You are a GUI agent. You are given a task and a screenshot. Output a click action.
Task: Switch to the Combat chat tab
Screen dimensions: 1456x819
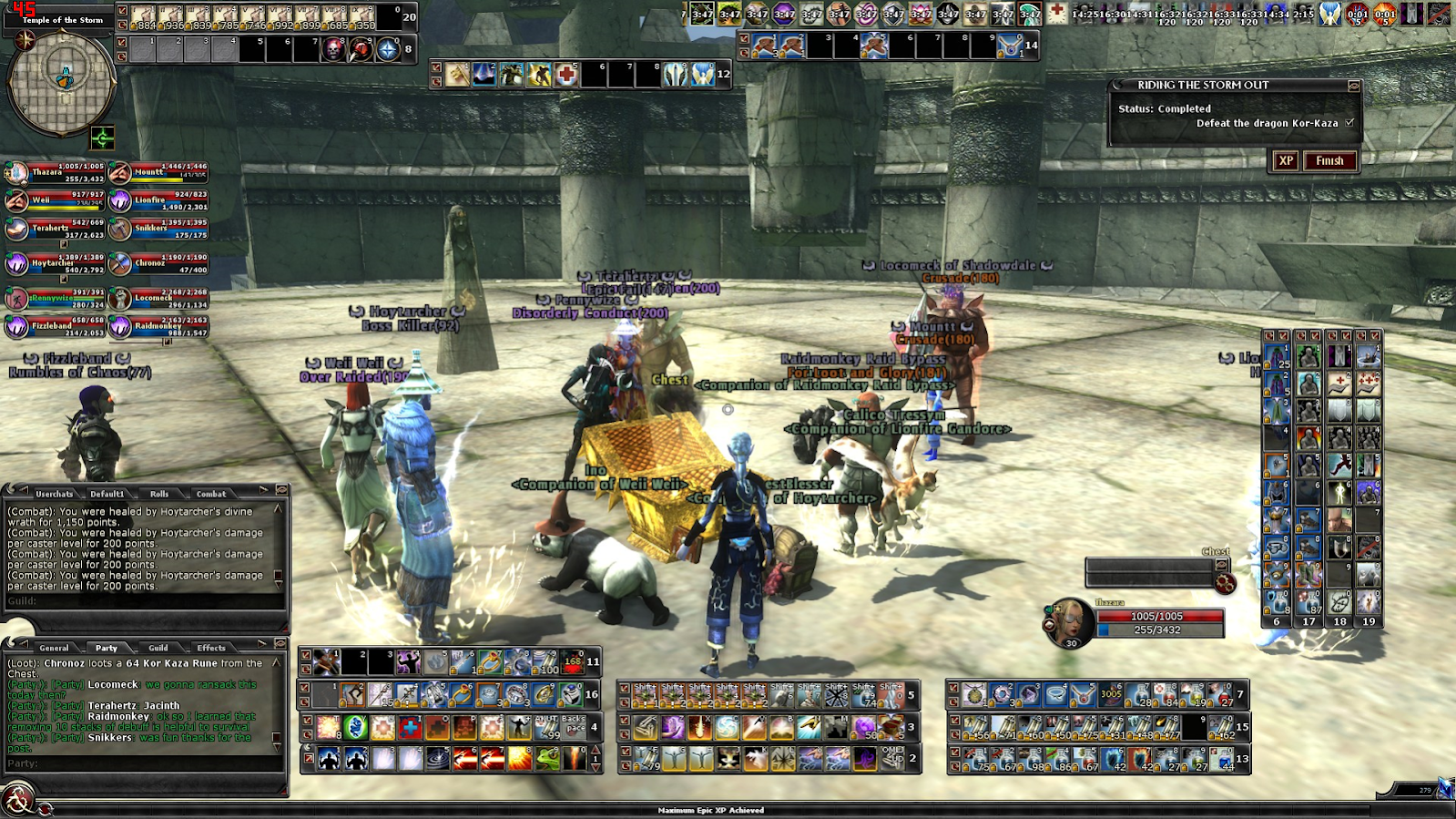pyautogui.click(x=211, y=494)
